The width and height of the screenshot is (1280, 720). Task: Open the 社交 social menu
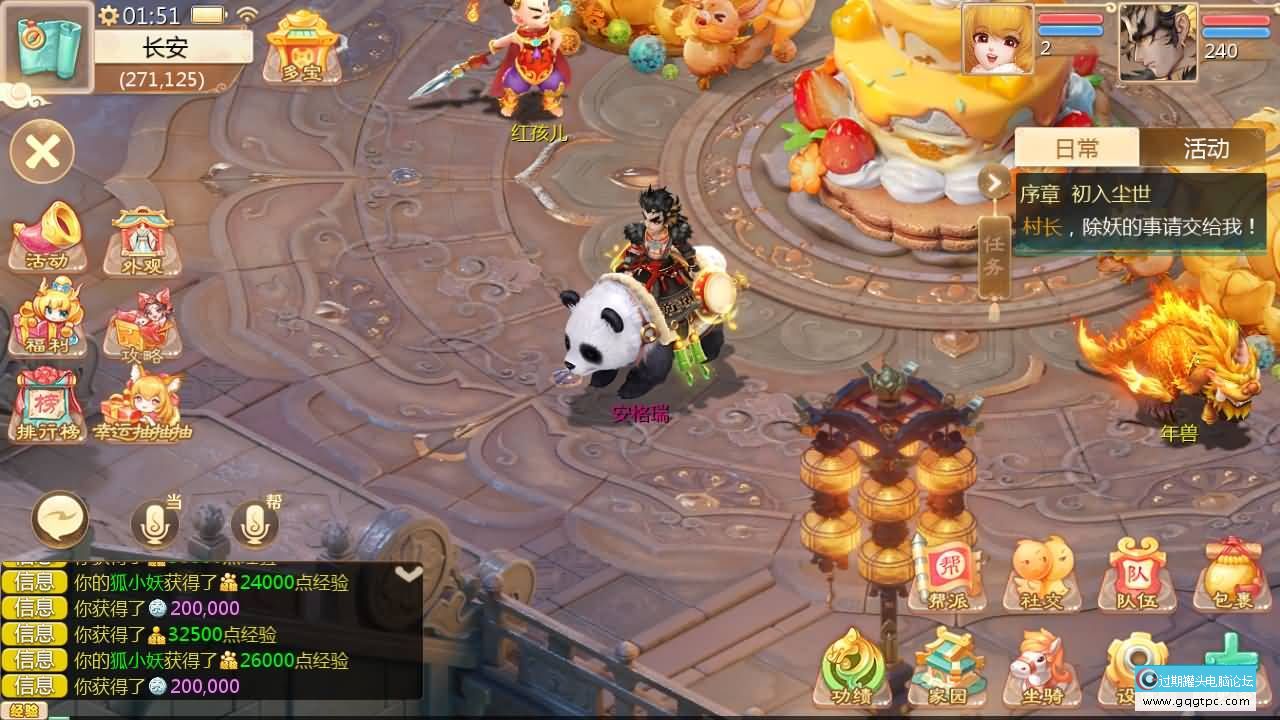(1041, 576)
